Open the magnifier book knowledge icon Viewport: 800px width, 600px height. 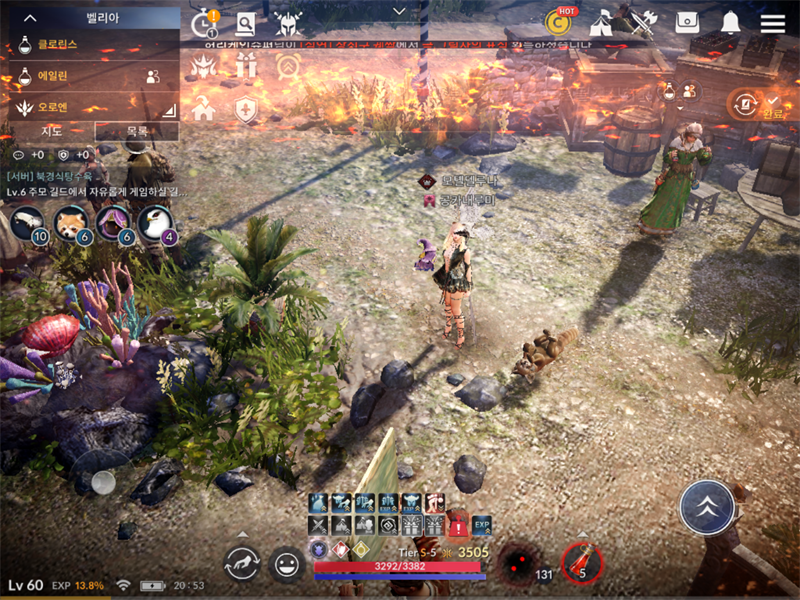tap(245, 24)
